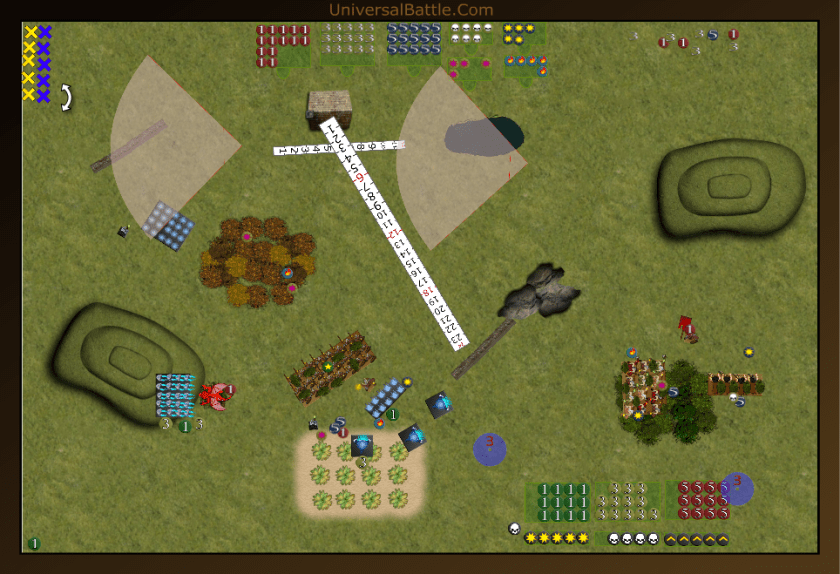Pick the bright red "5" counter tray
Viewport: 840px width, 574px height.
point(698,500)
